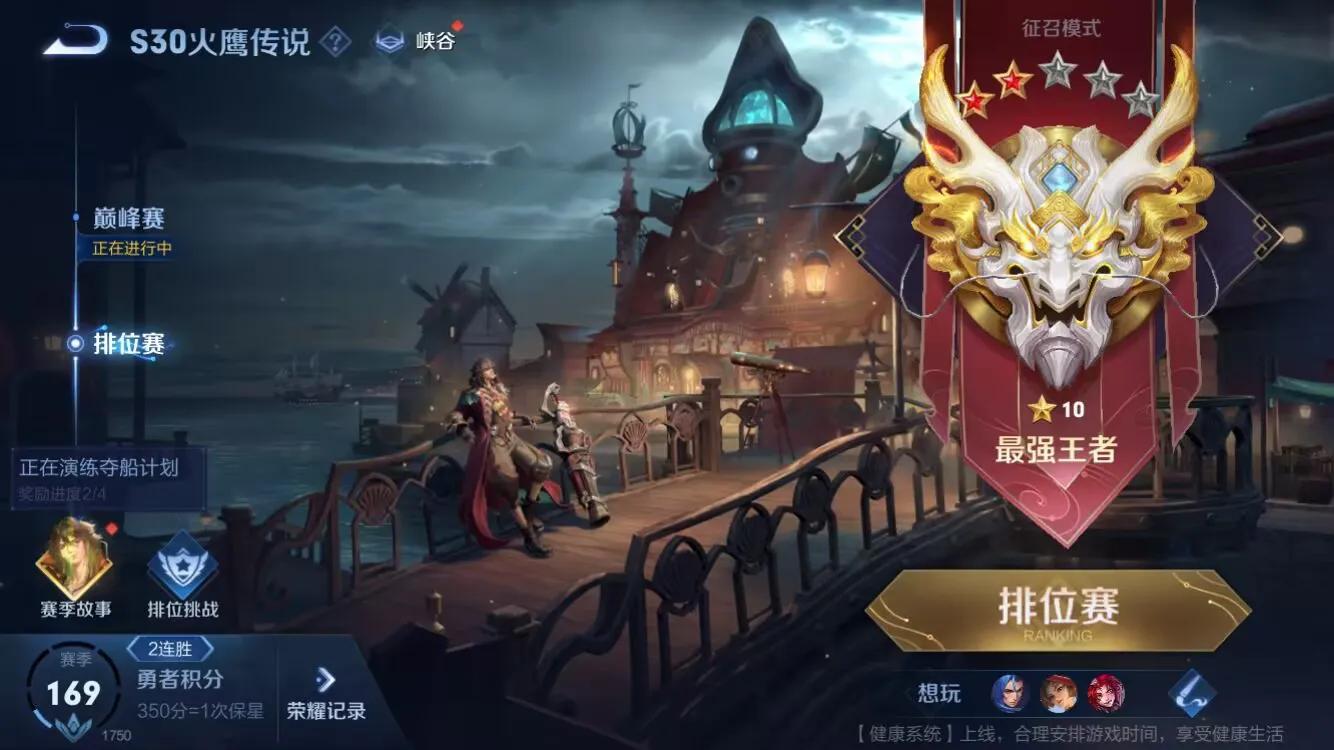Click the back arrow logo in the top left
This screenshot has height=750, width=1334.
[77, 38]
